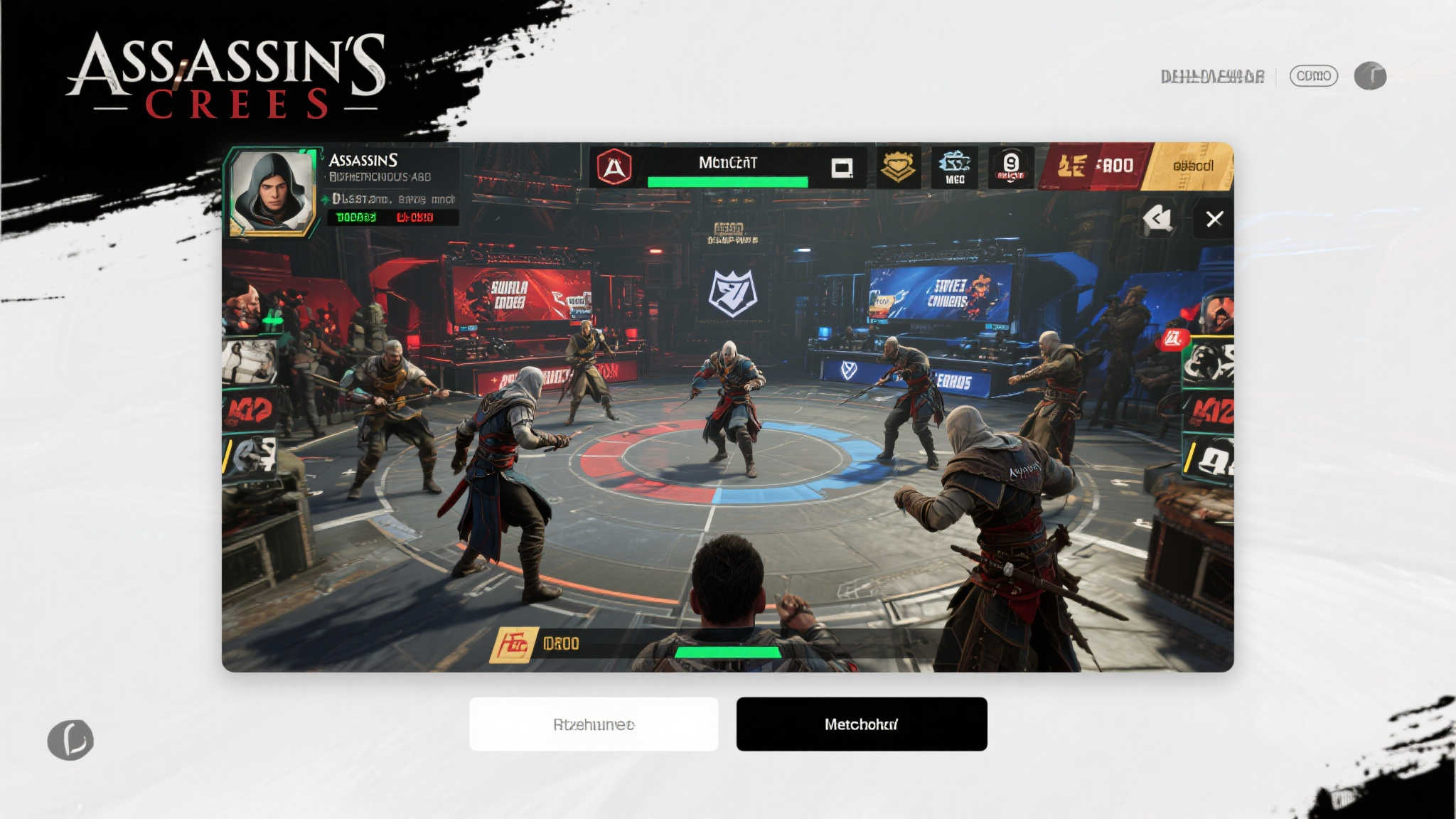Open the Assassin's Creed logo
This screenshot has width=1456, height=819.
227,75
